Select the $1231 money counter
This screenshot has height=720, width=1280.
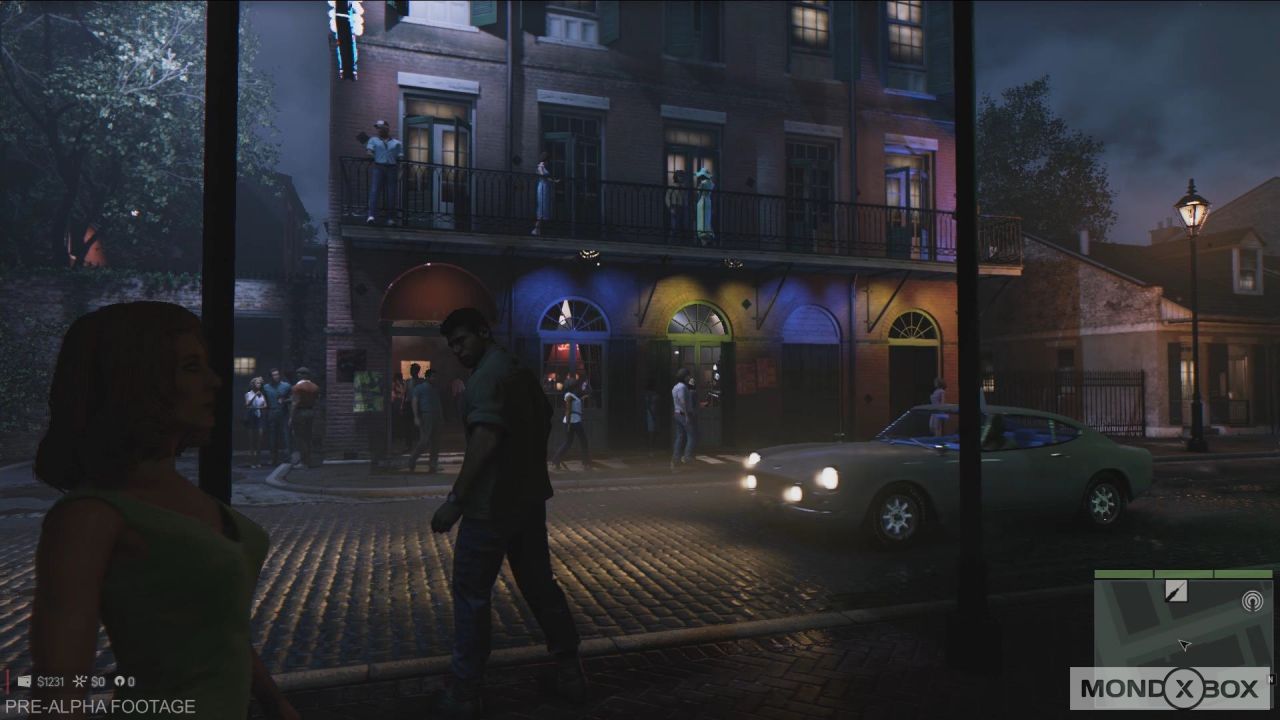(52, 681)
